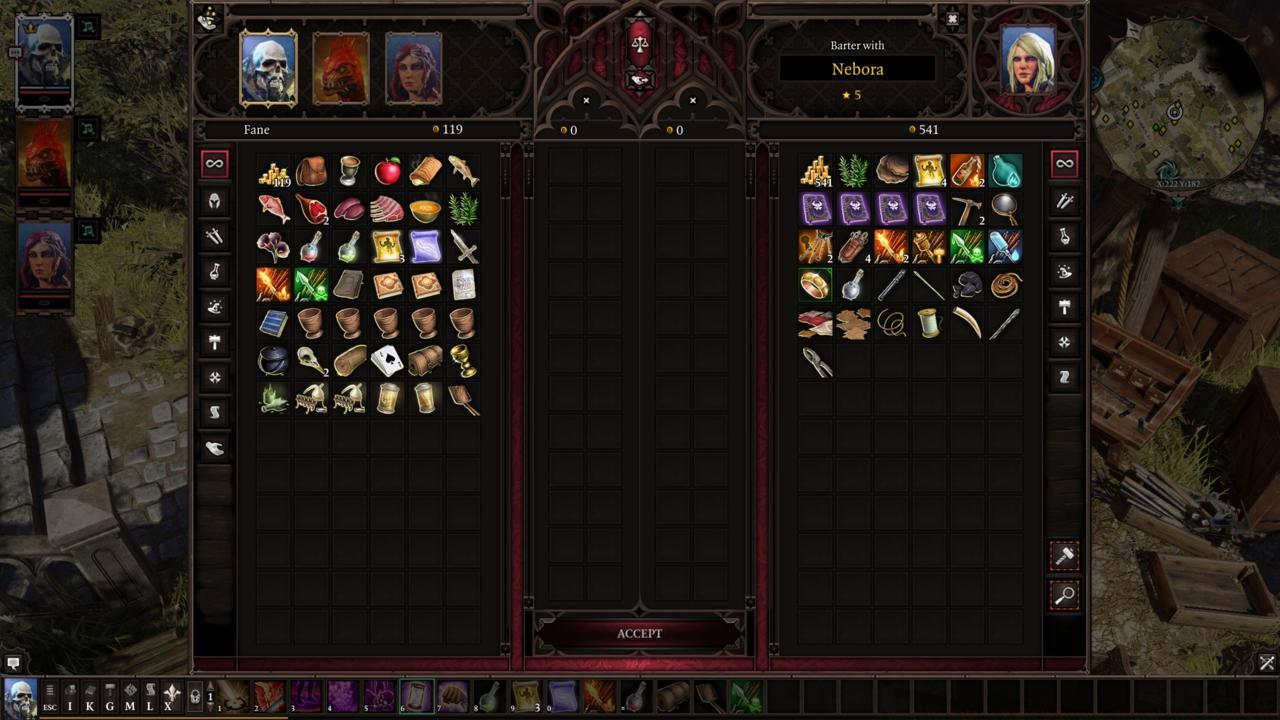This screenshot has height=720, width=1280.
Task: Select the weapons filter in Fane's sidebar
Action: click(x=214, y=237)
